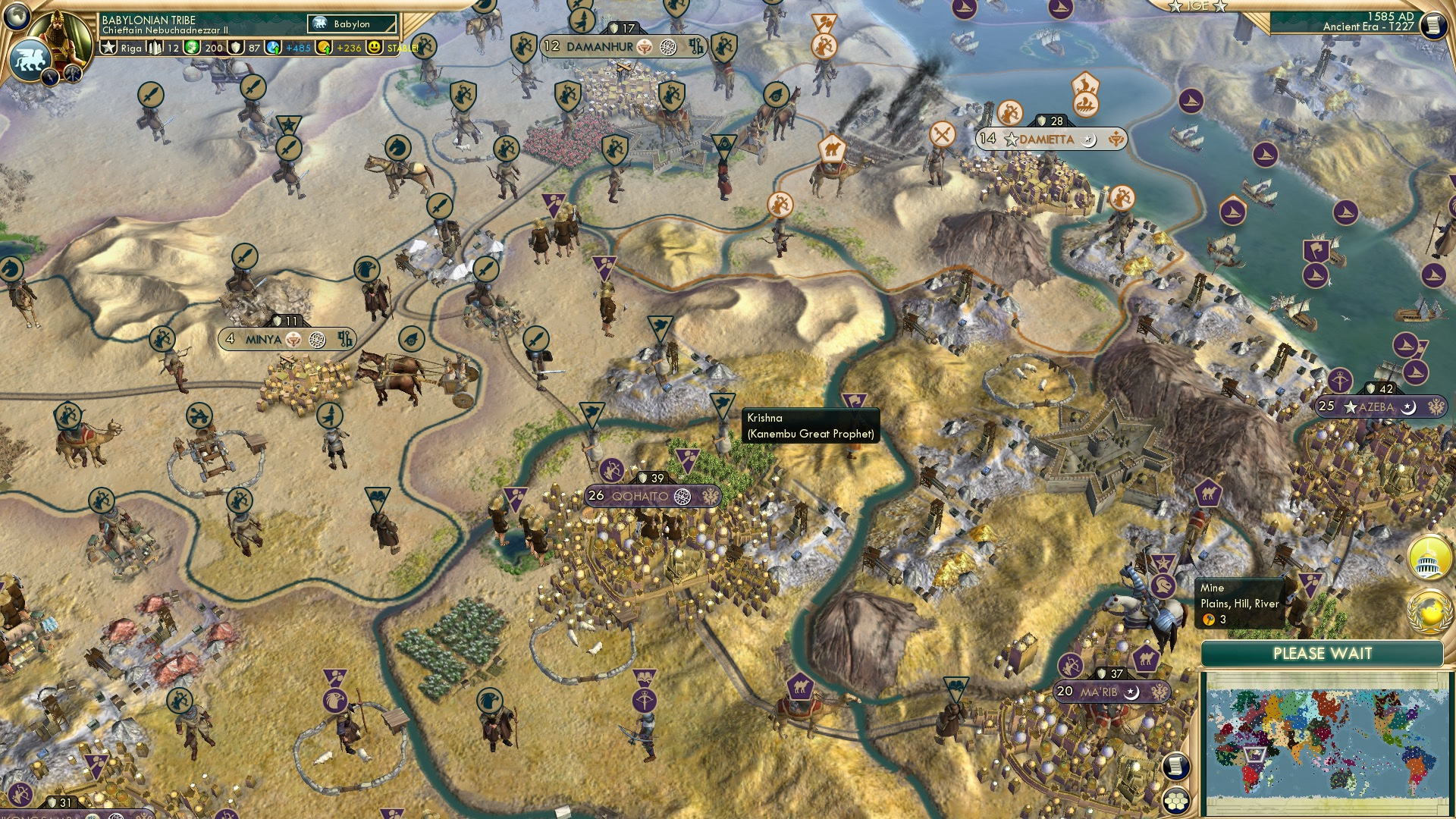The height and width of the screenshot is (819, 1456).
Task: Select the Krishna Great Prophet unit flag
Action: [856, 398]
